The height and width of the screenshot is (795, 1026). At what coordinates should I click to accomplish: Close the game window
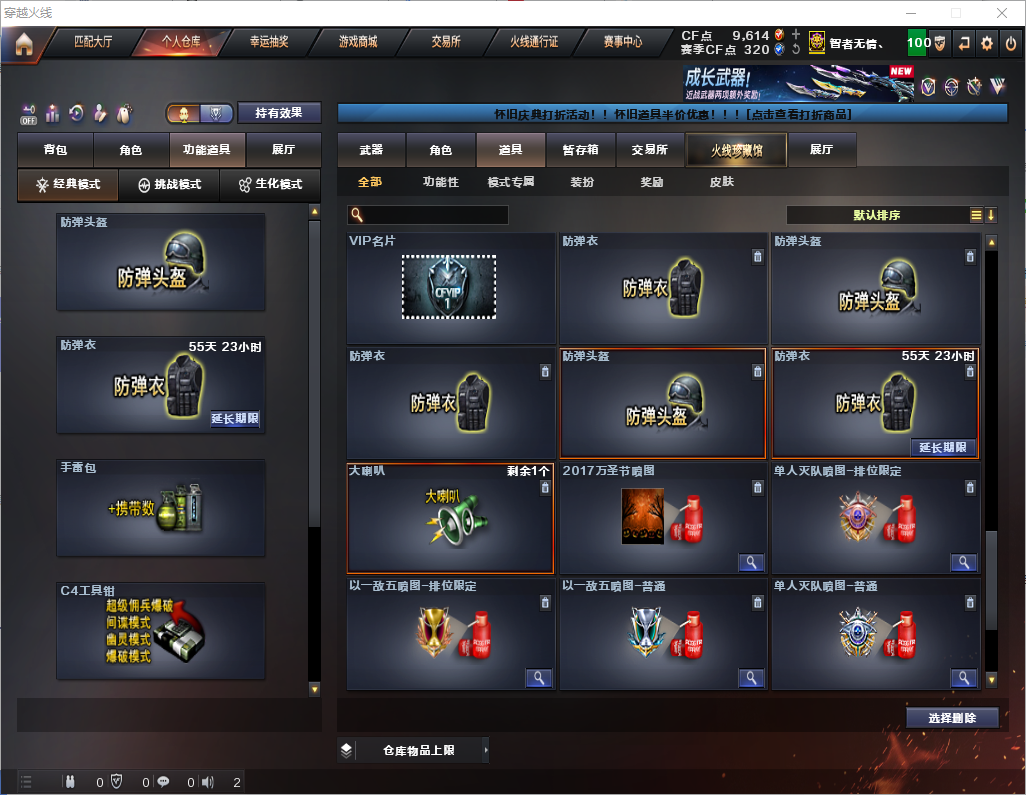click(1001, 13)
